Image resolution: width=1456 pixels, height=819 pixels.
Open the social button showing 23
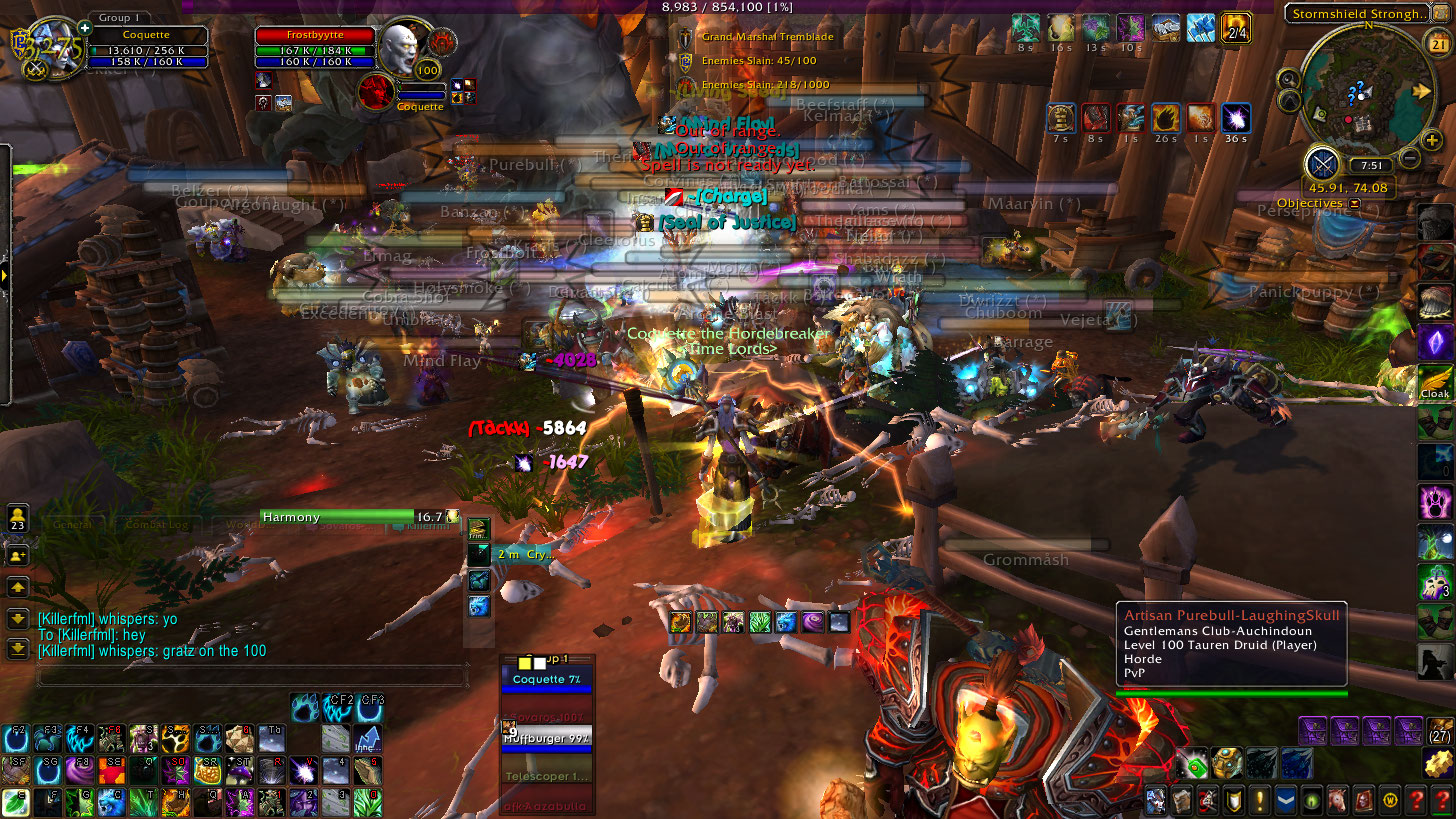click(17, 518)
